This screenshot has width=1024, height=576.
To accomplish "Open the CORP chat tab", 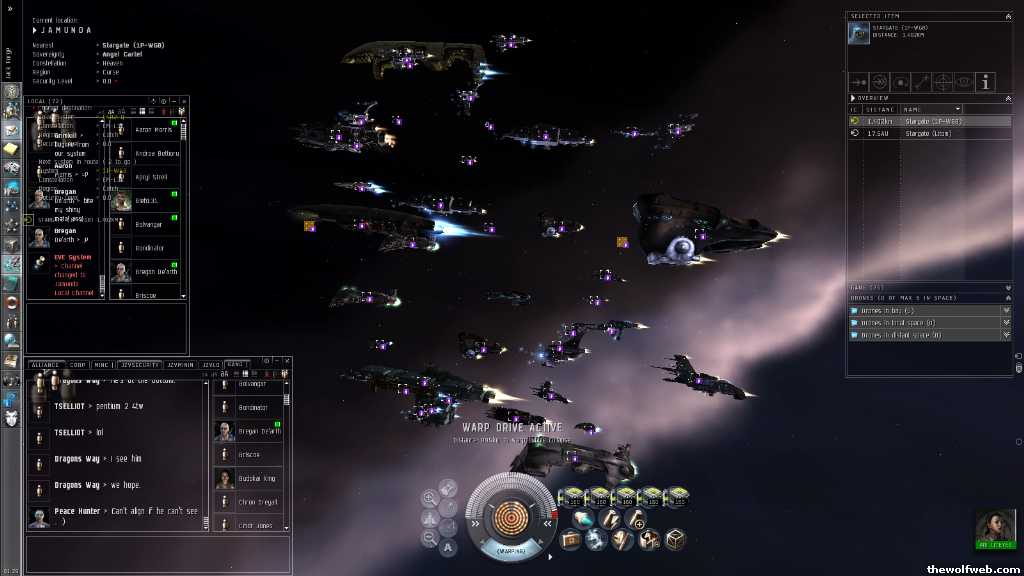I will tap(78, 365).
